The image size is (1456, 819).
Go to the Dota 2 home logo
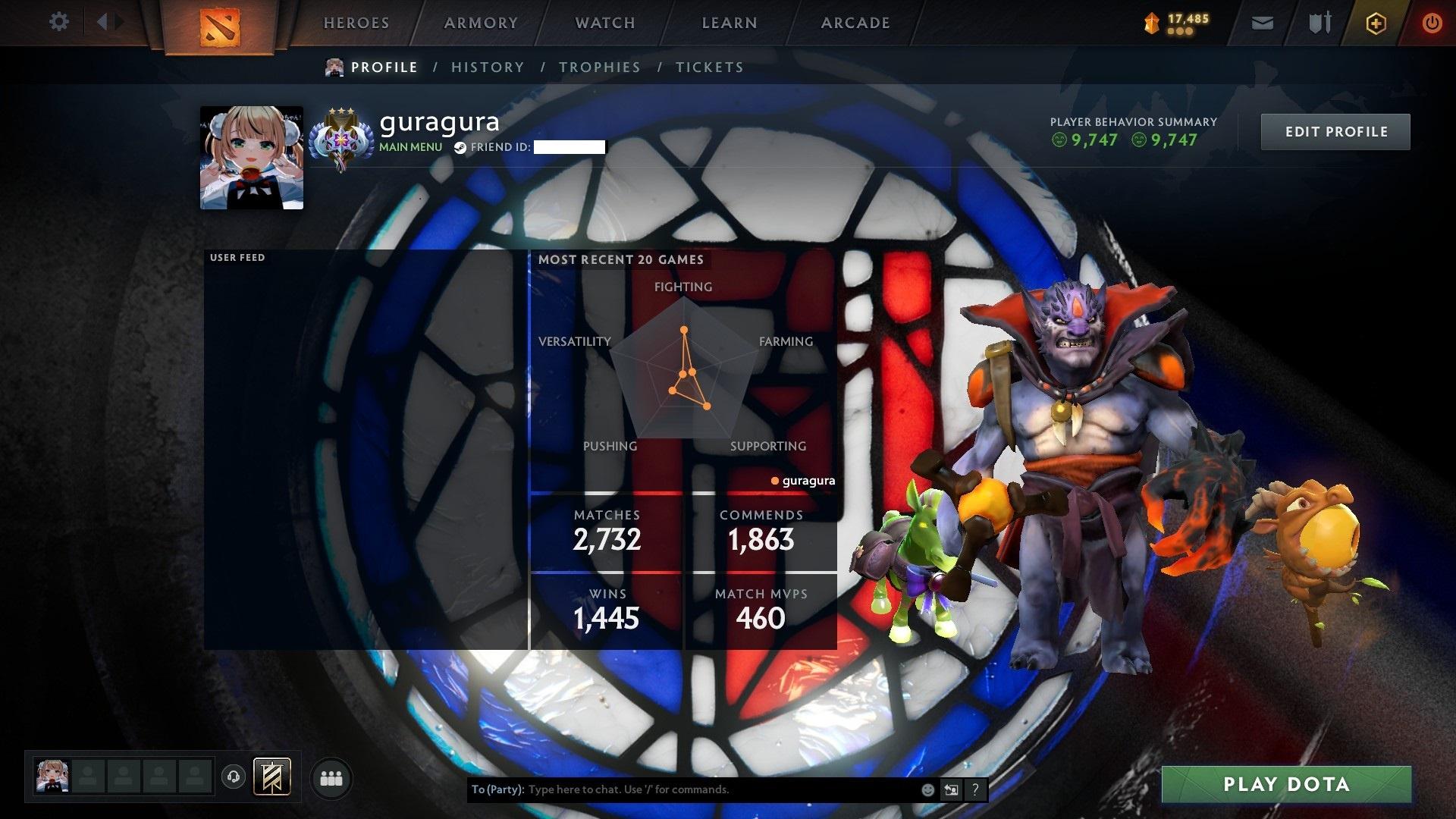point(220,27)
